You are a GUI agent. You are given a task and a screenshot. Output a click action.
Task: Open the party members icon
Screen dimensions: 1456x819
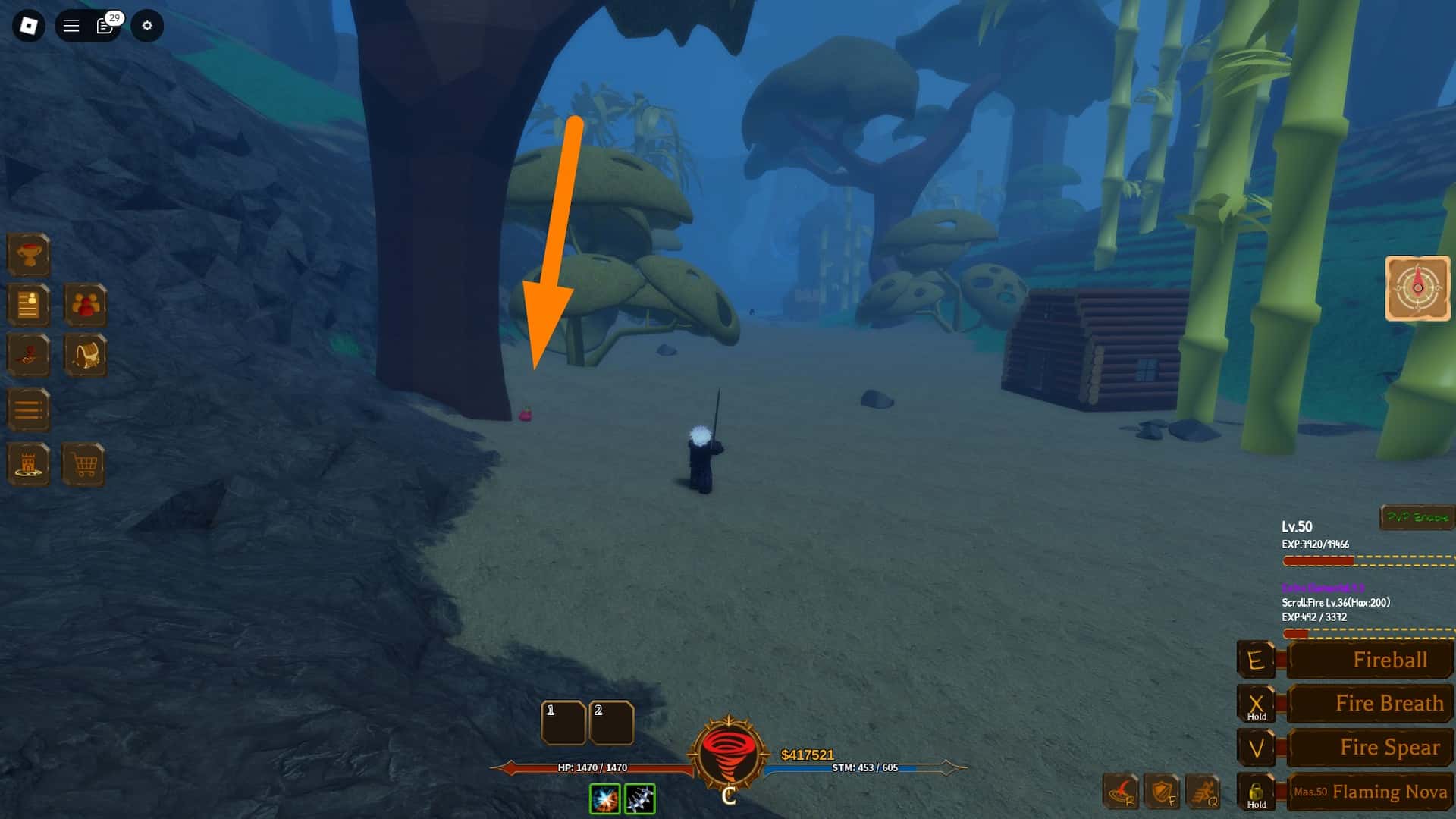(x=86, y=306)
